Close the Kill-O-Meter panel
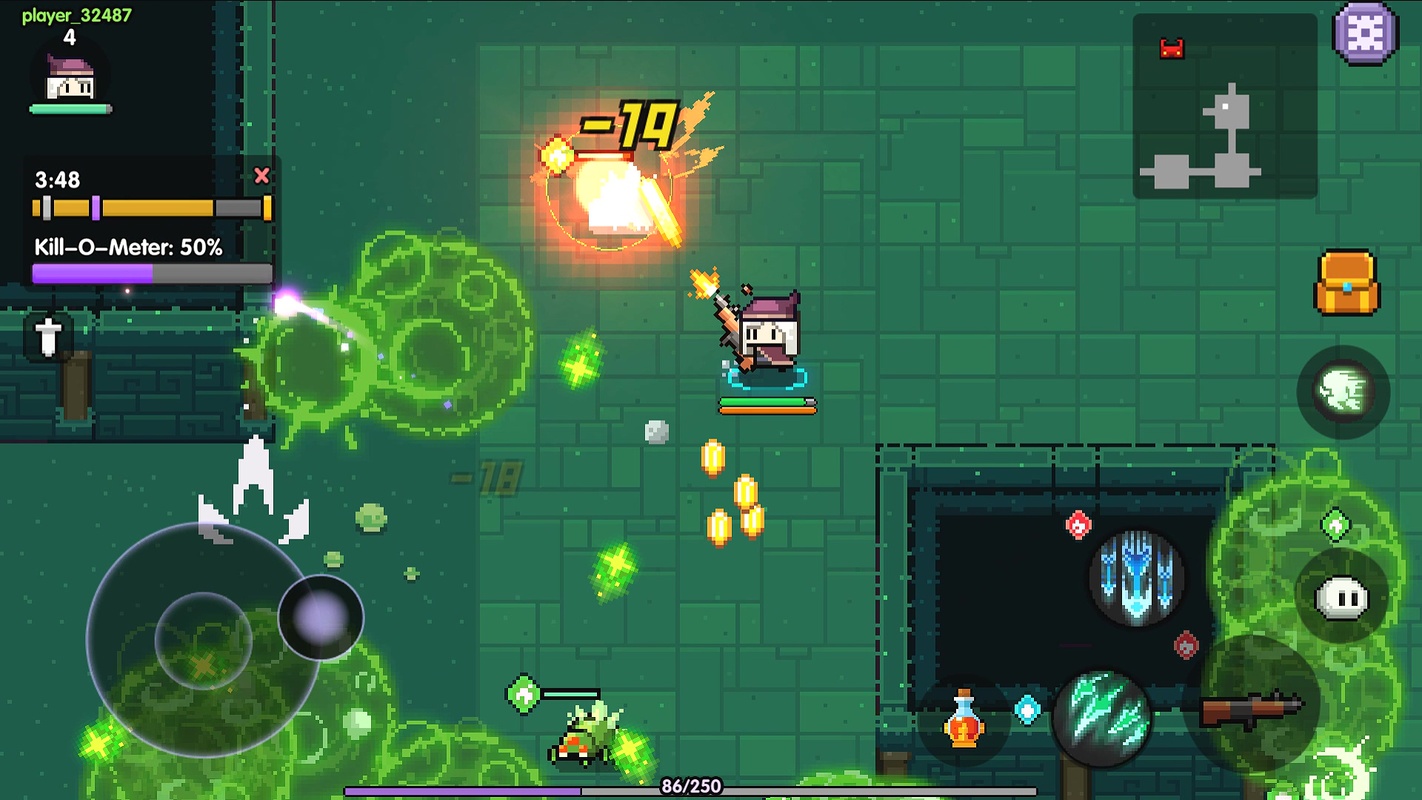1422x800 pixels. pos(262,176)
